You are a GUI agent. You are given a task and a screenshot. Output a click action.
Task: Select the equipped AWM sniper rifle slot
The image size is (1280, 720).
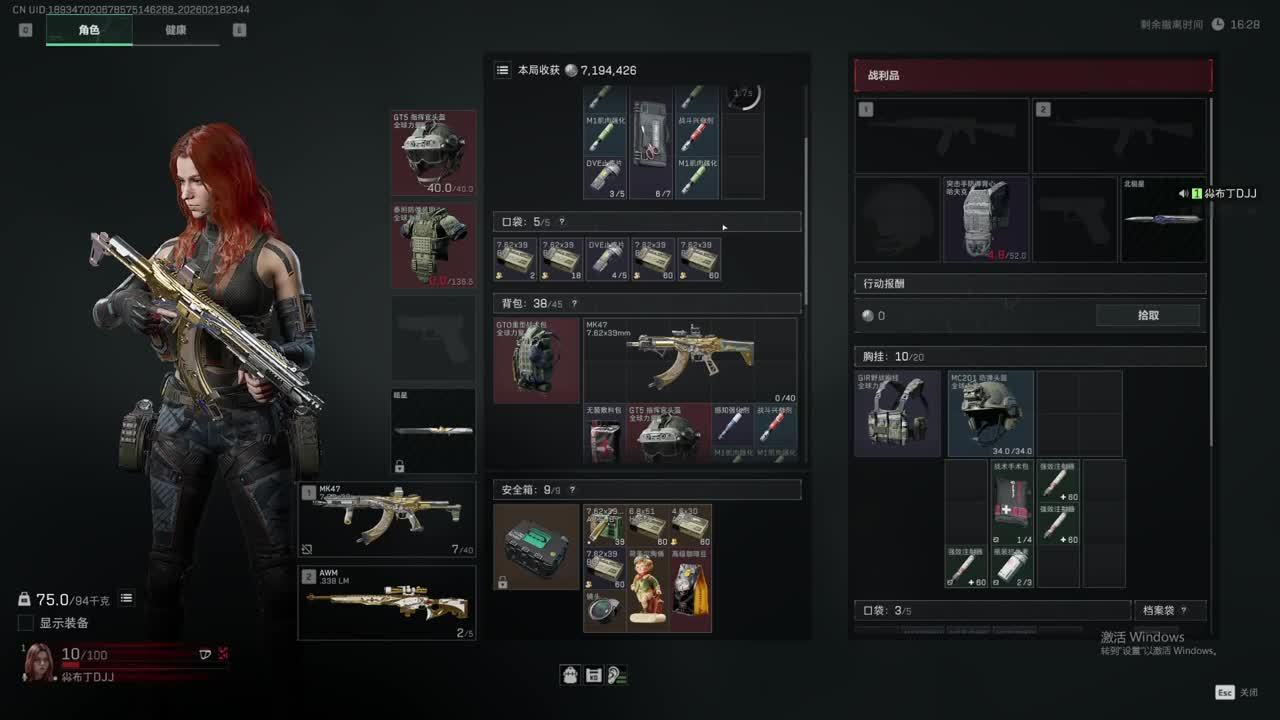[387, 602]
